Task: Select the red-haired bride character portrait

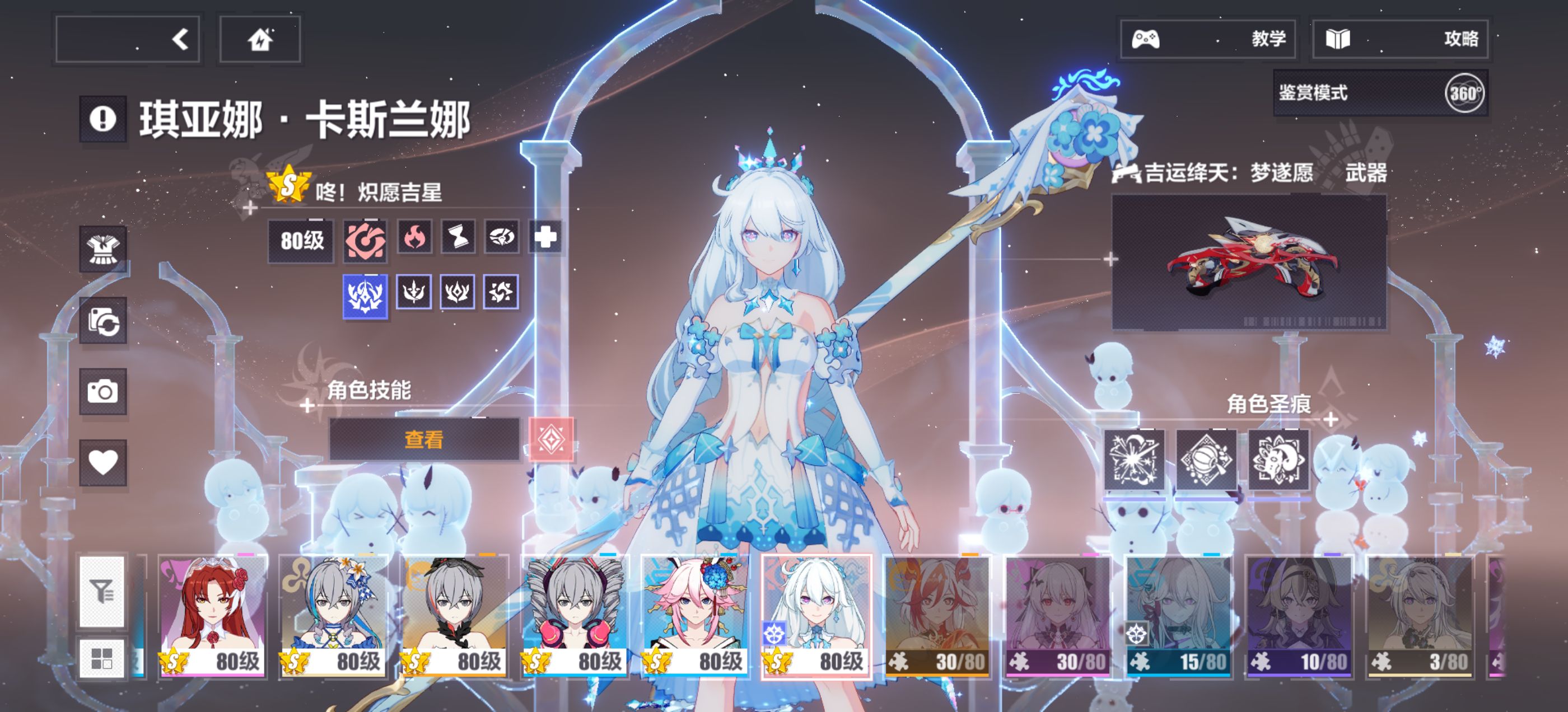Action: tap(212, 615)
